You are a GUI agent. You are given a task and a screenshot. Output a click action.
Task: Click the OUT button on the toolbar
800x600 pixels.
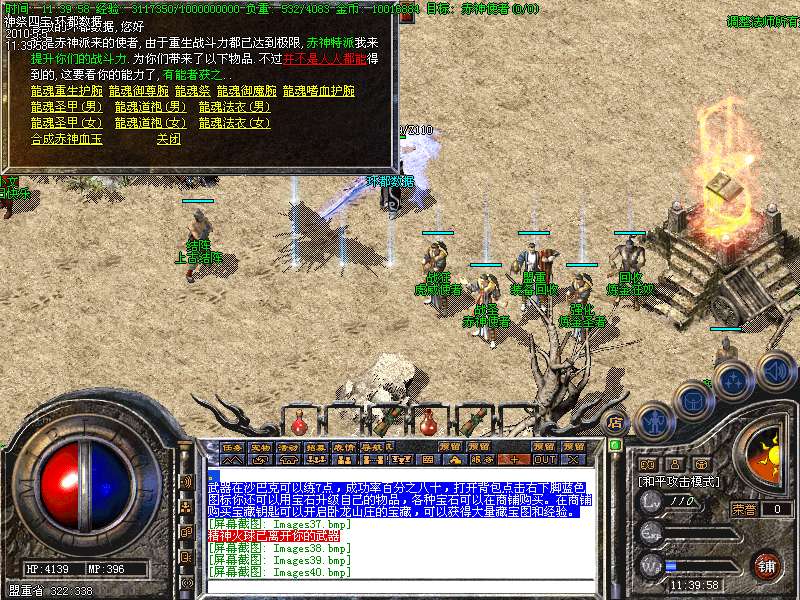click(544, 459)
